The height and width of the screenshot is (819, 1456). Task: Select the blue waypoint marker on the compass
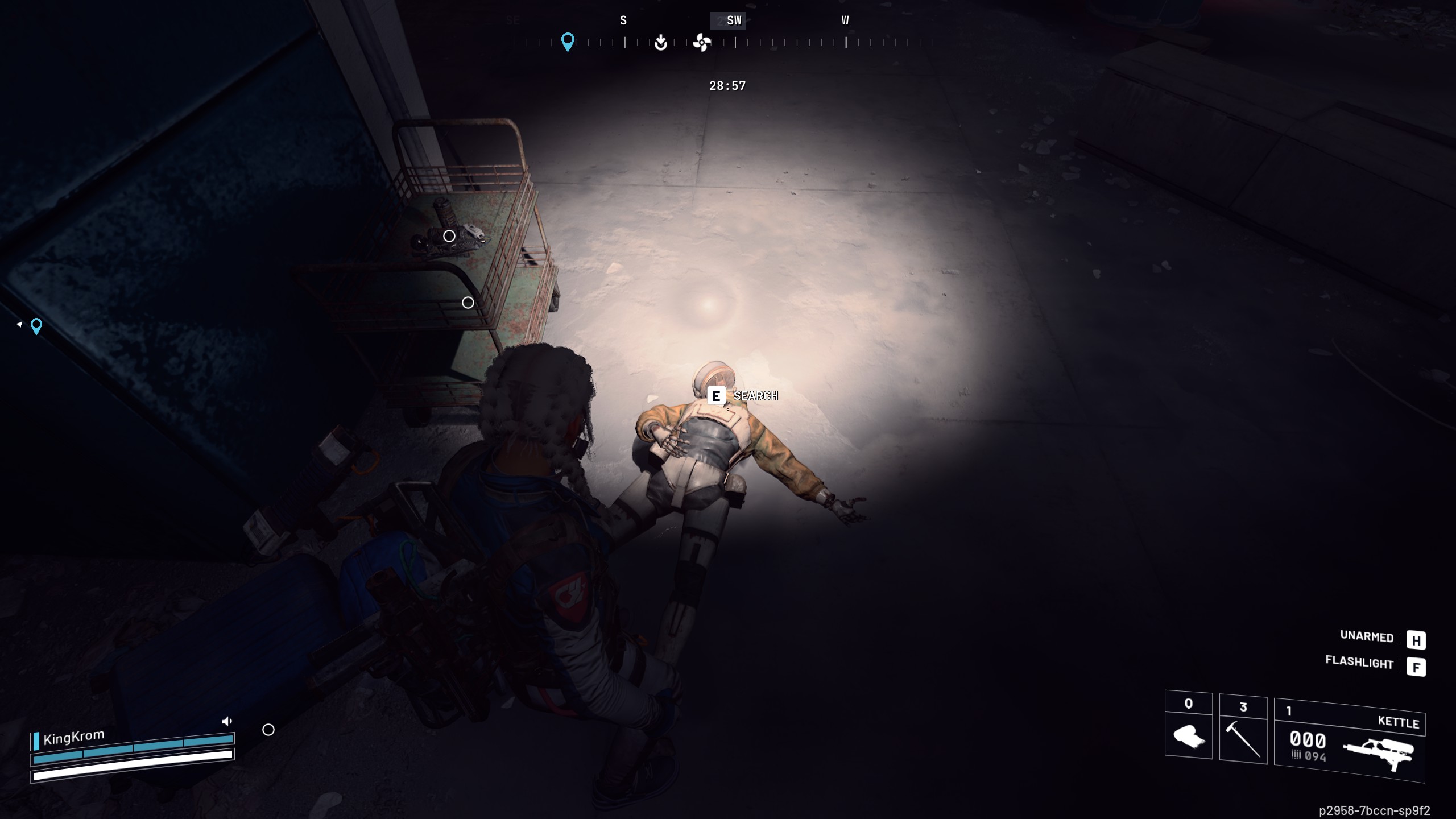(567, 41)
